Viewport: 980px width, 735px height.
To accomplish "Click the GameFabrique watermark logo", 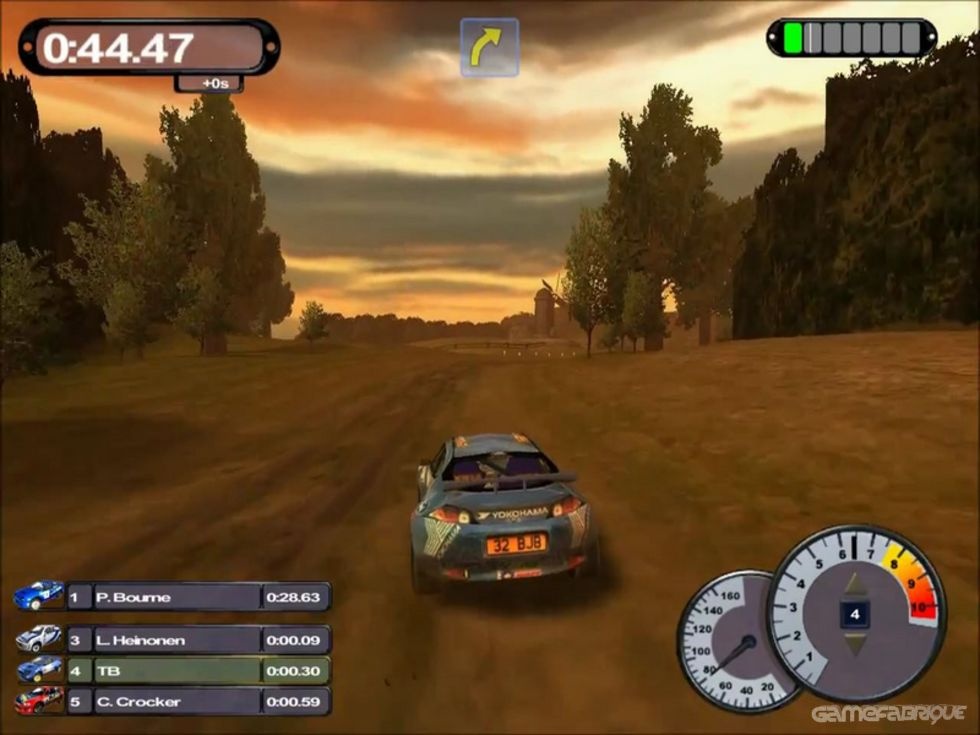I will 888,714.
